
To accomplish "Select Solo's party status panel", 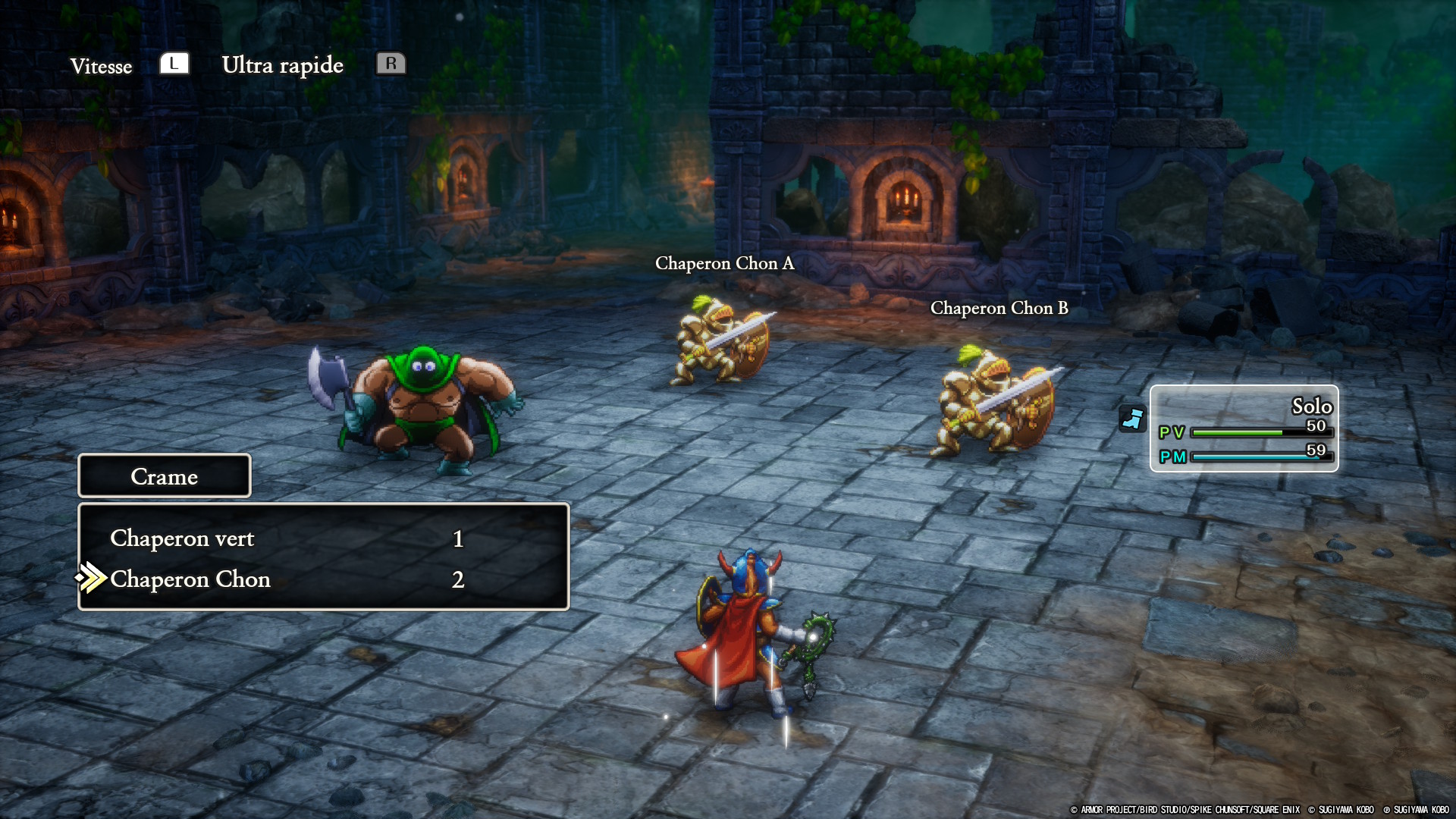I will point(1244,428).
